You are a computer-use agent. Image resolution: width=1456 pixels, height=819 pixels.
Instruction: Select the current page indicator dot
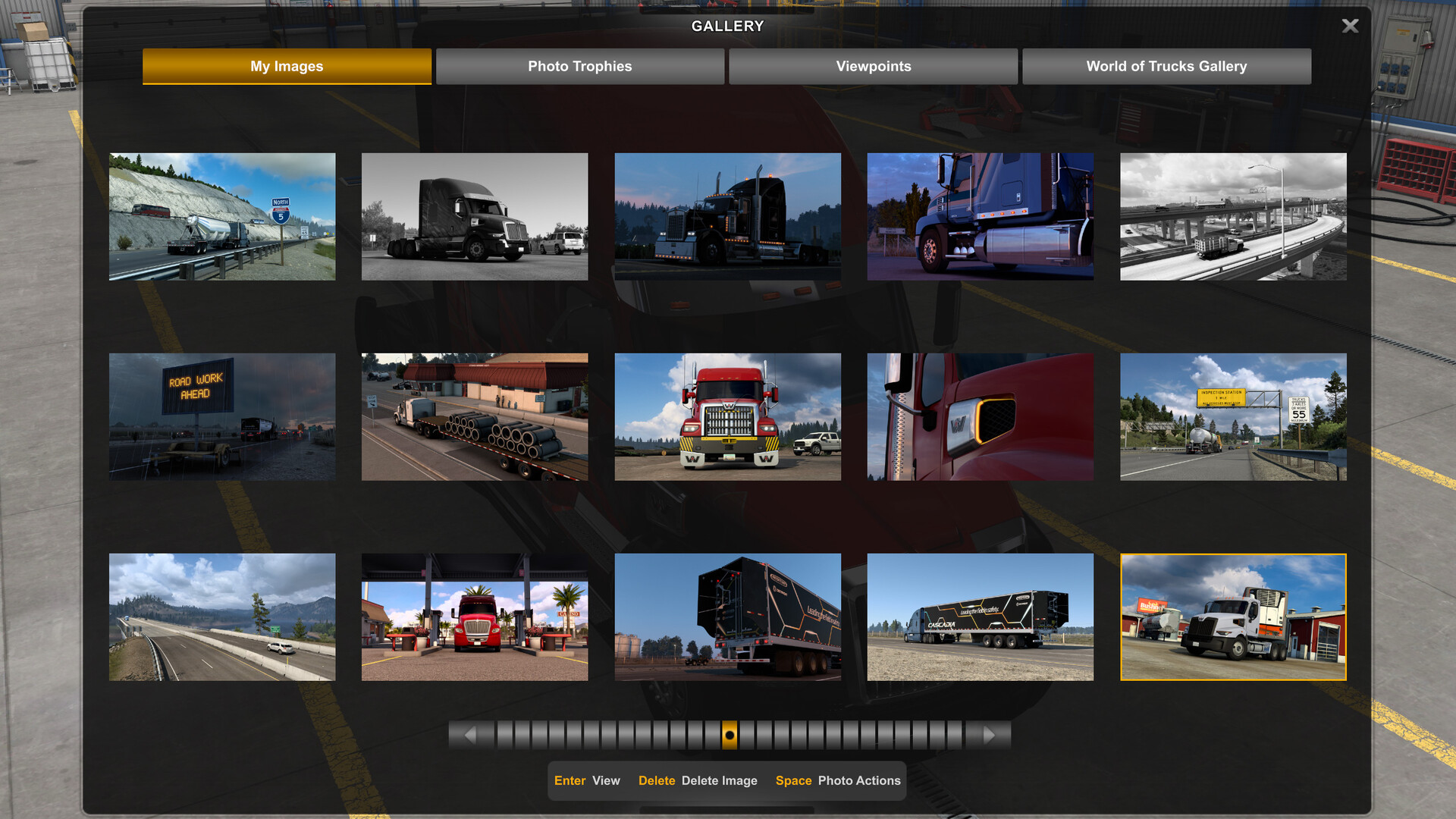tap(728, 734)
